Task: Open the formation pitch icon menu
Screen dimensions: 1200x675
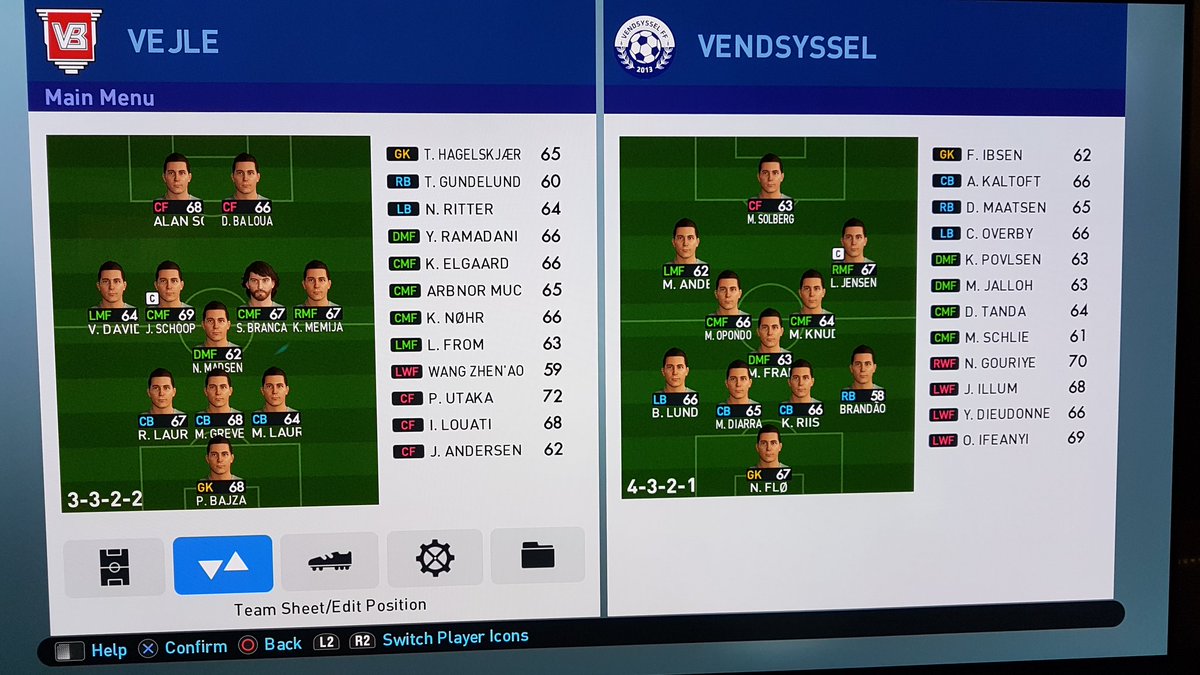Action: [113, 567]
